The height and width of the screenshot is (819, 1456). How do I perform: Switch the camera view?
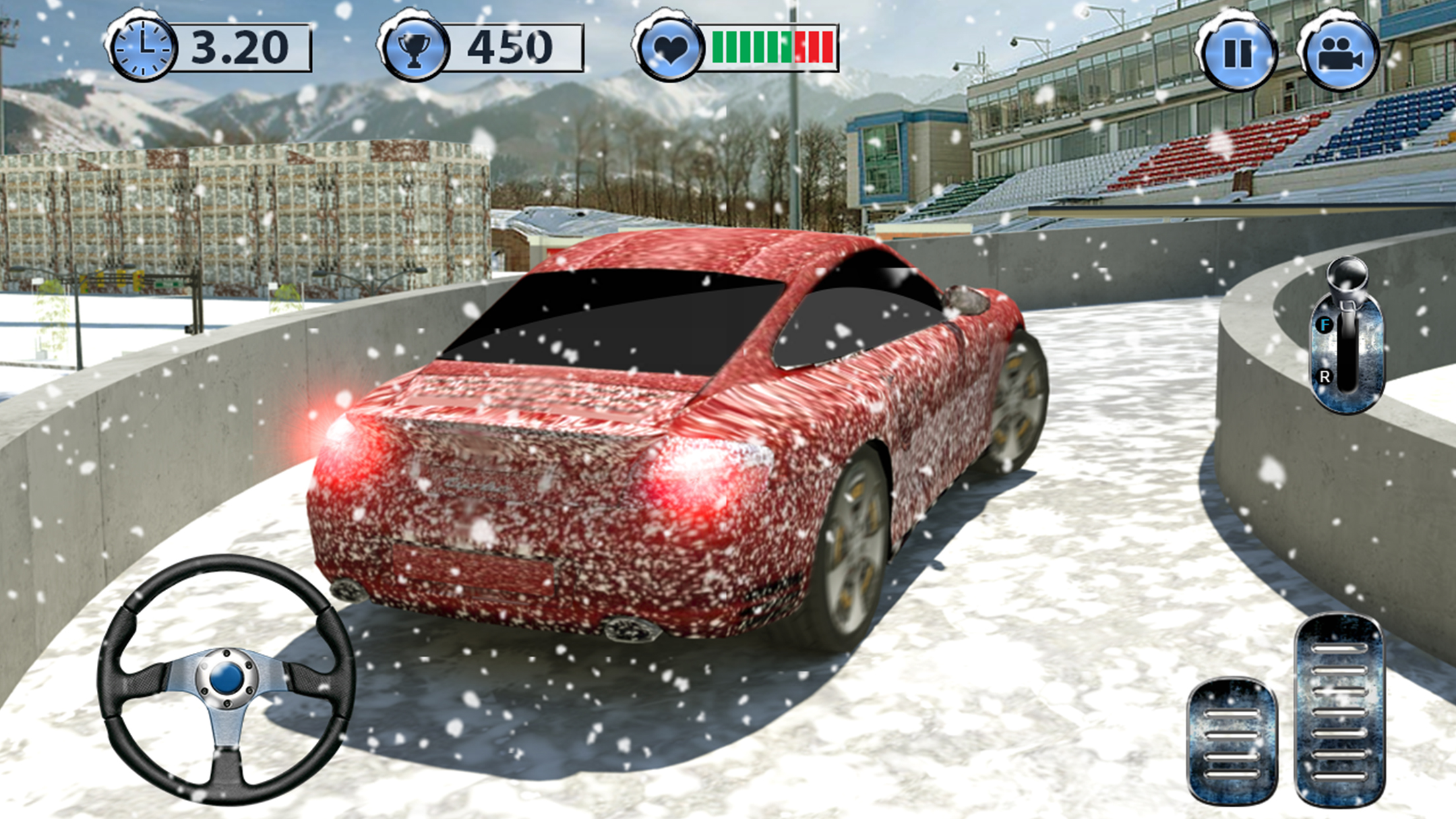(x=1339, y=54)
